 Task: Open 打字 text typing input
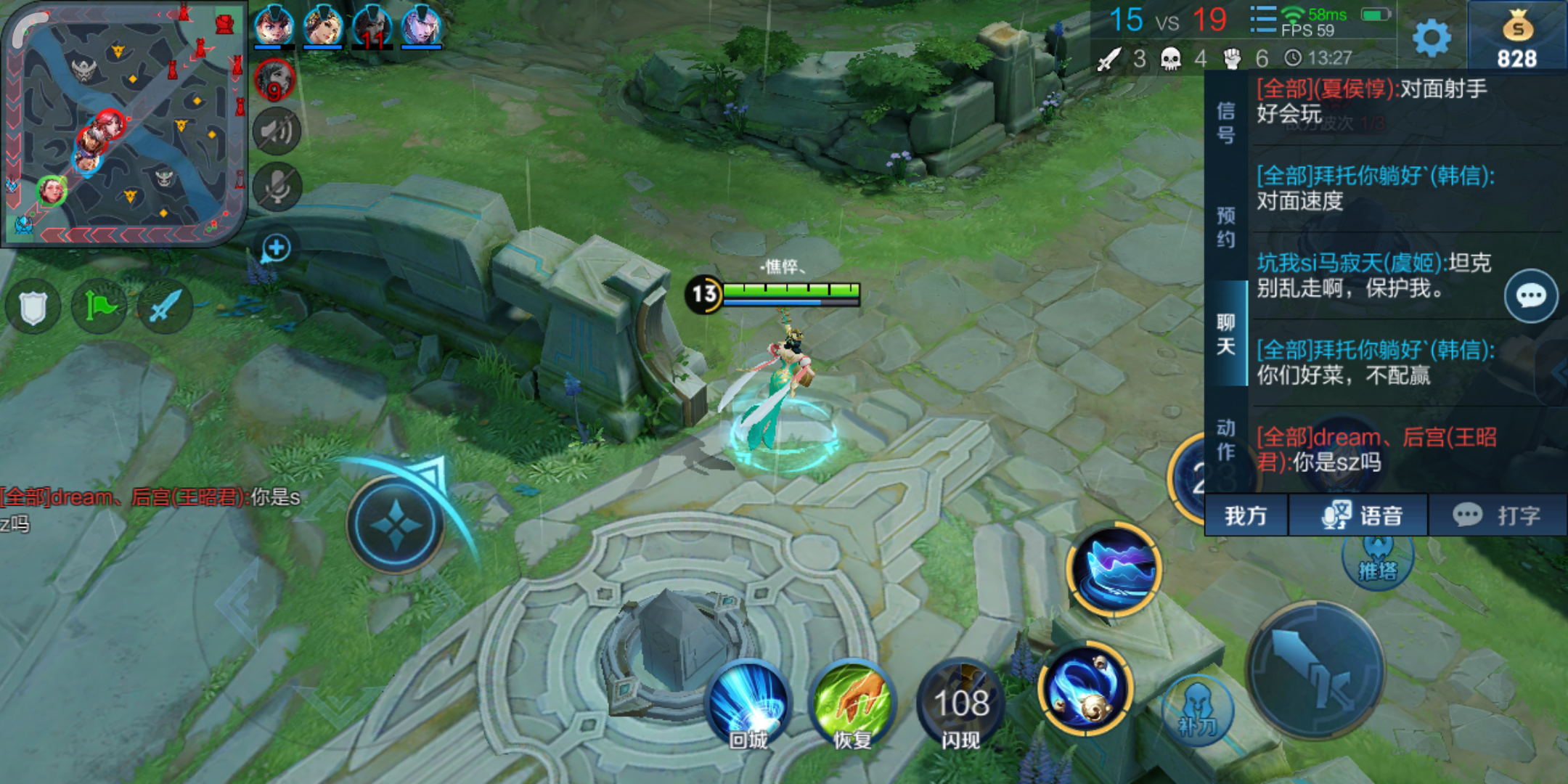tap(1497, 515)
